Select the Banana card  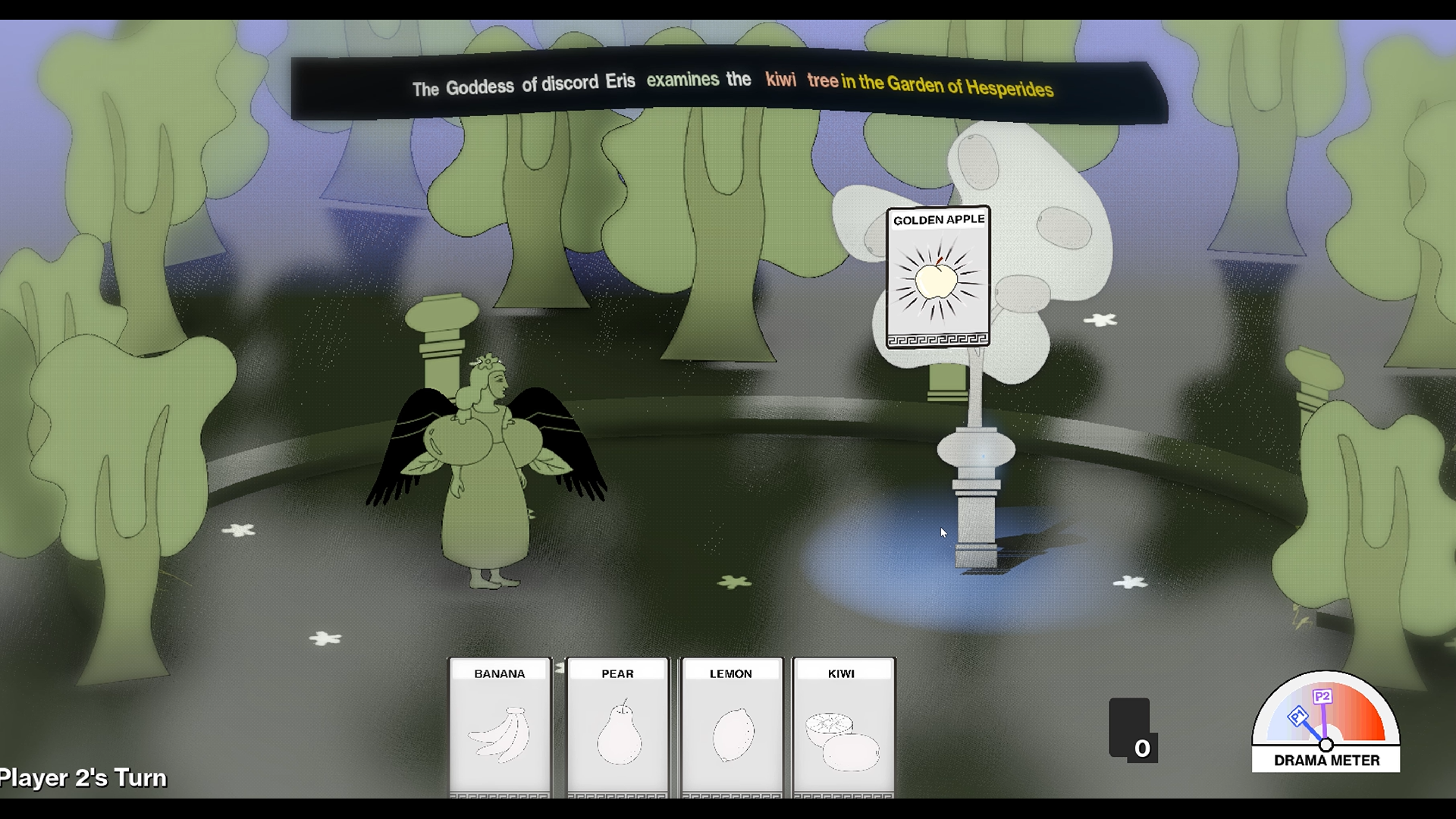click(500, 728)
